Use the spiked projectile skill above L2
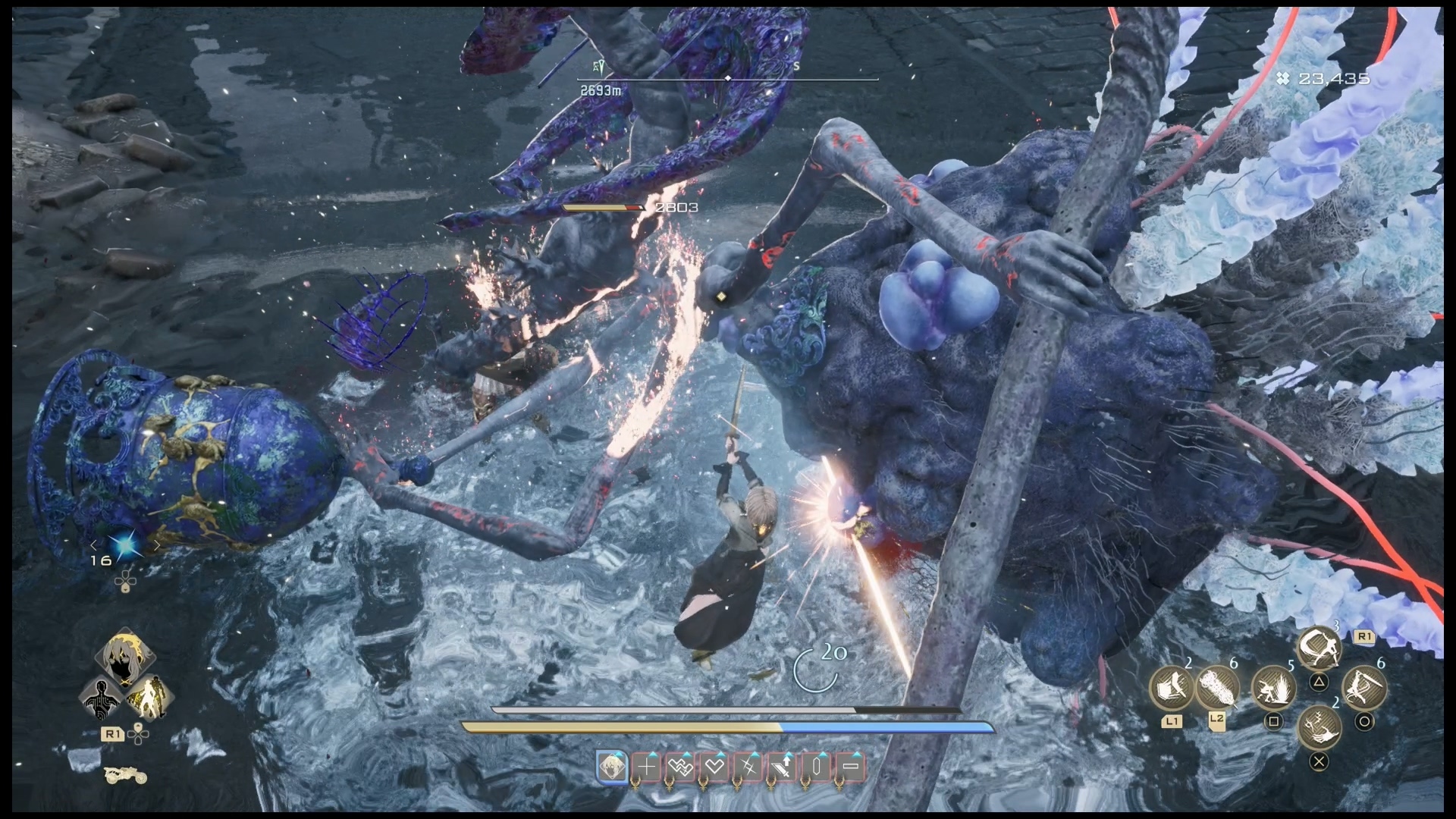1456x819 pixels. pyautogui.click(x=1217, y=689)
